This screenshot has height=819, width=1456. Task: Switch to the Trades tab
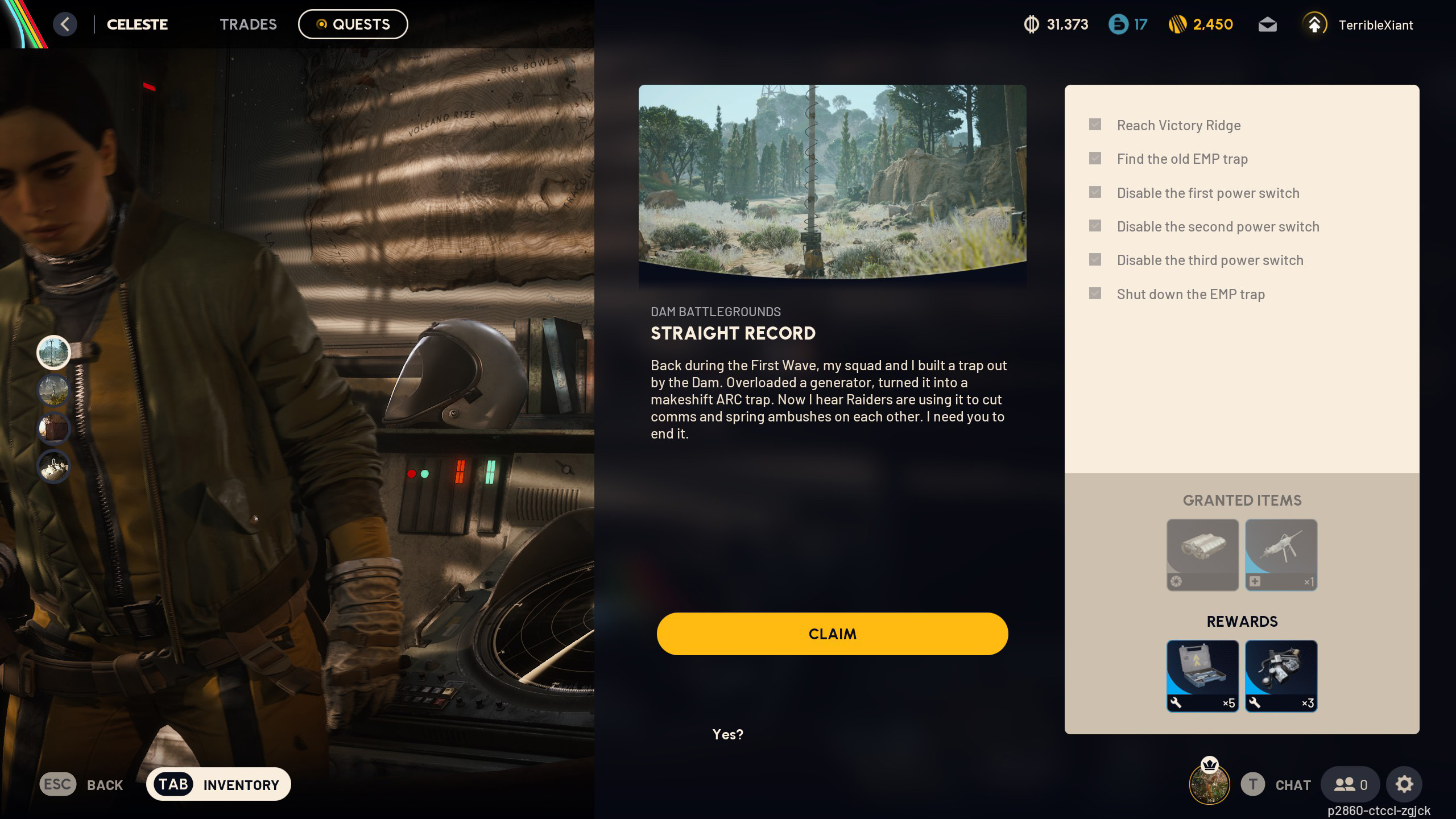coord(248,24)
